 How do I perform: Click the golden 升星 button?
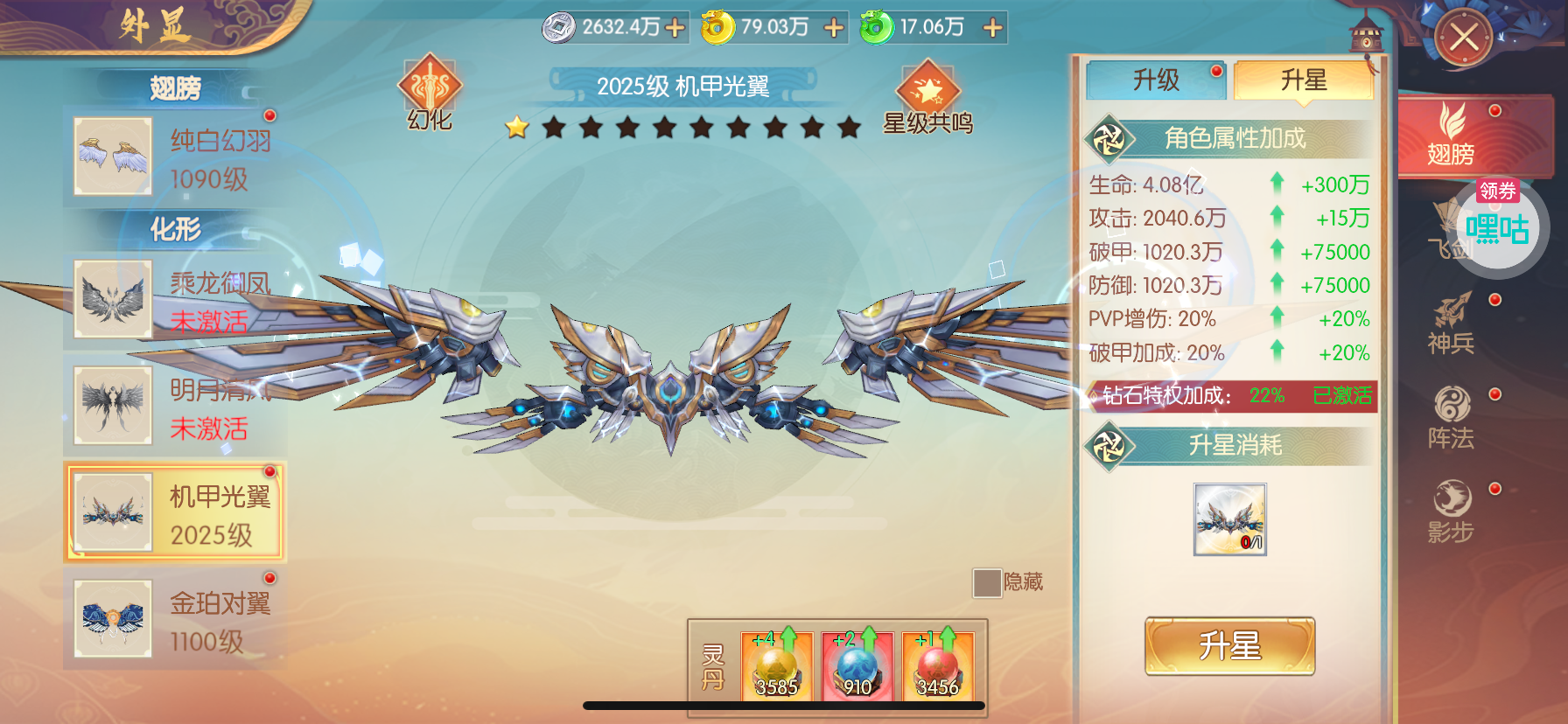point(1229,646)
